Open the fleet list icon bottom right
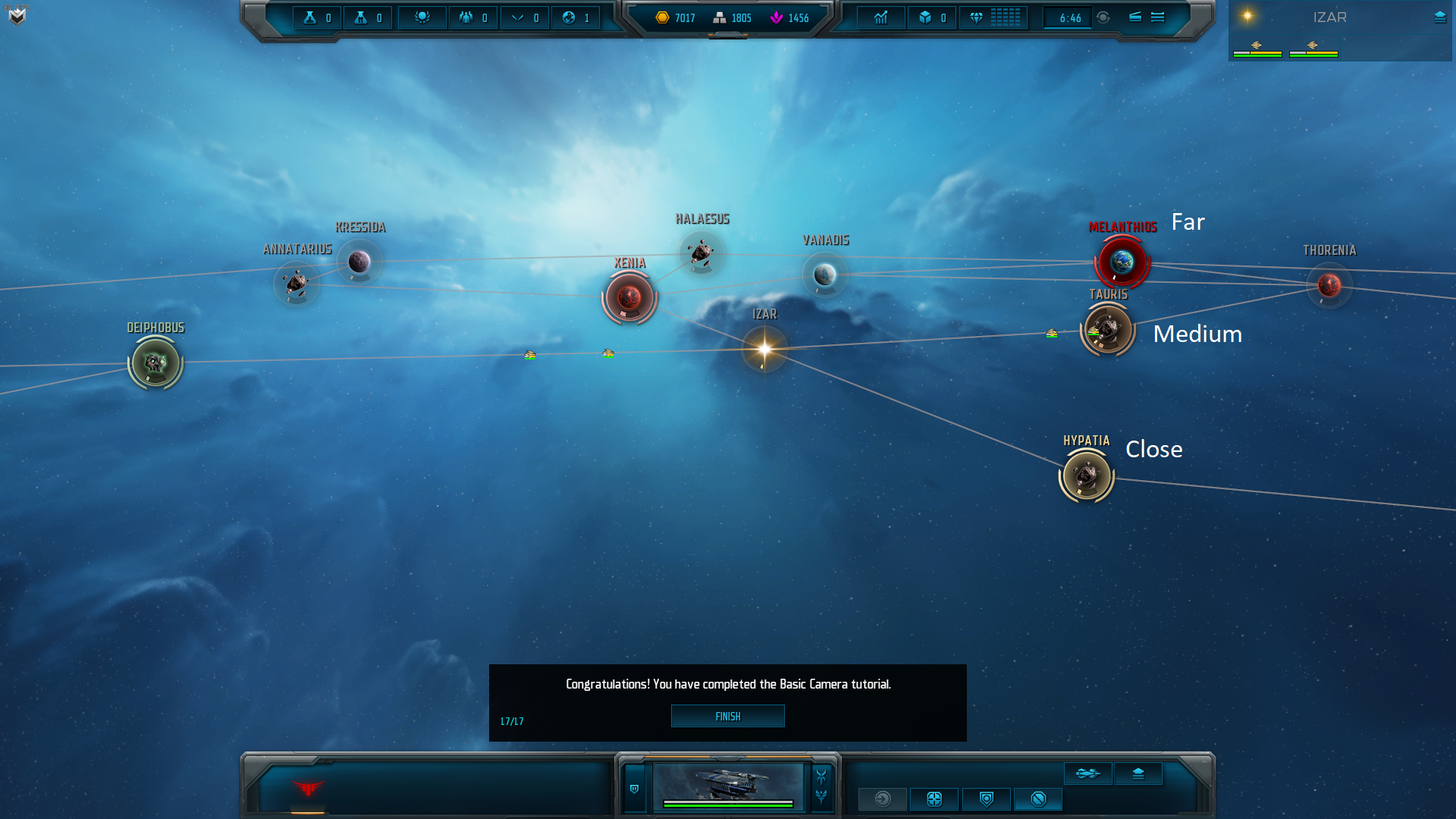The image size is (1456, 819). (x=1087, y=773)
